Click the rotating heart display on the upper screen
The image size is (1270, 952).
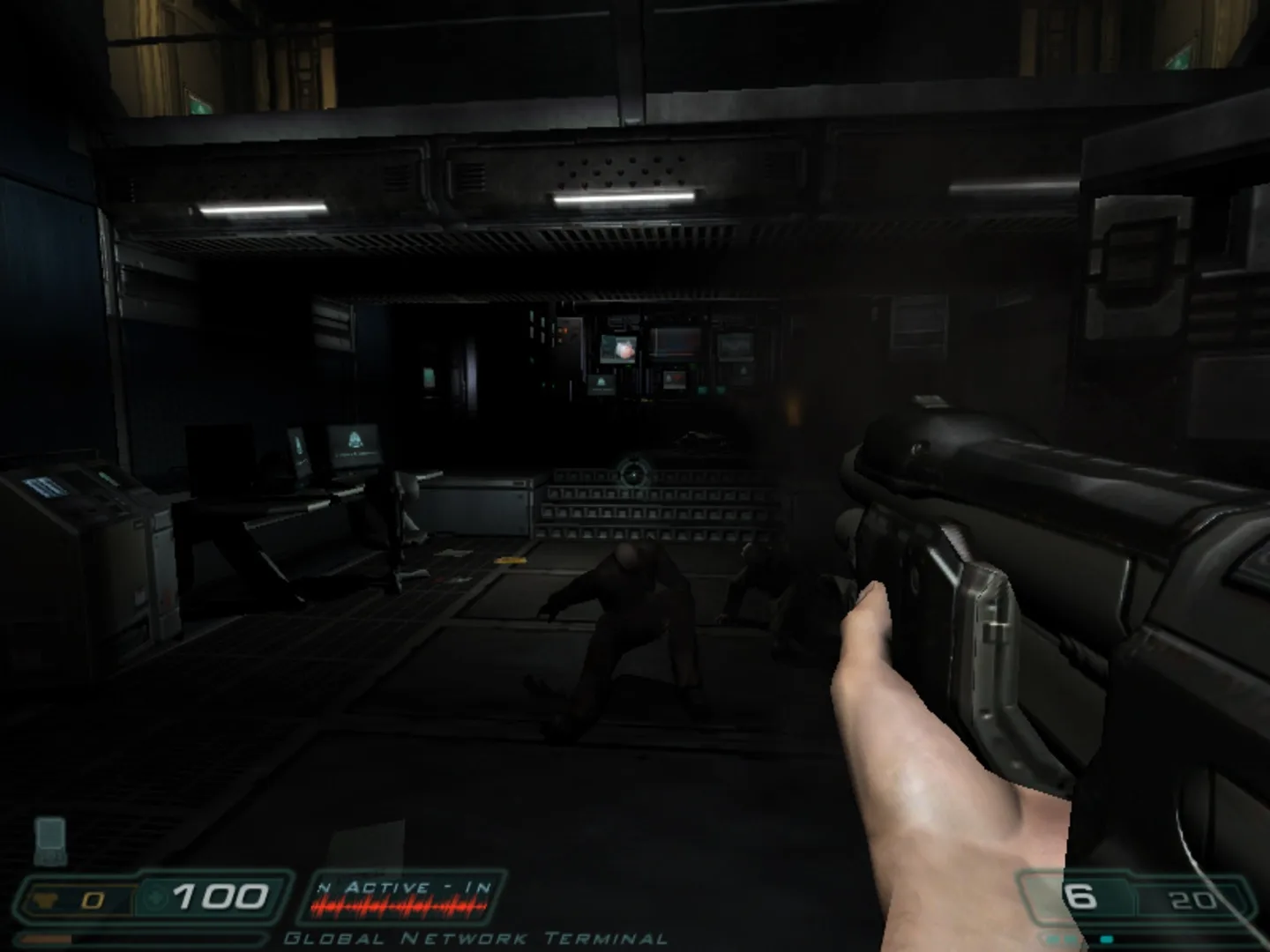point(624,350)
